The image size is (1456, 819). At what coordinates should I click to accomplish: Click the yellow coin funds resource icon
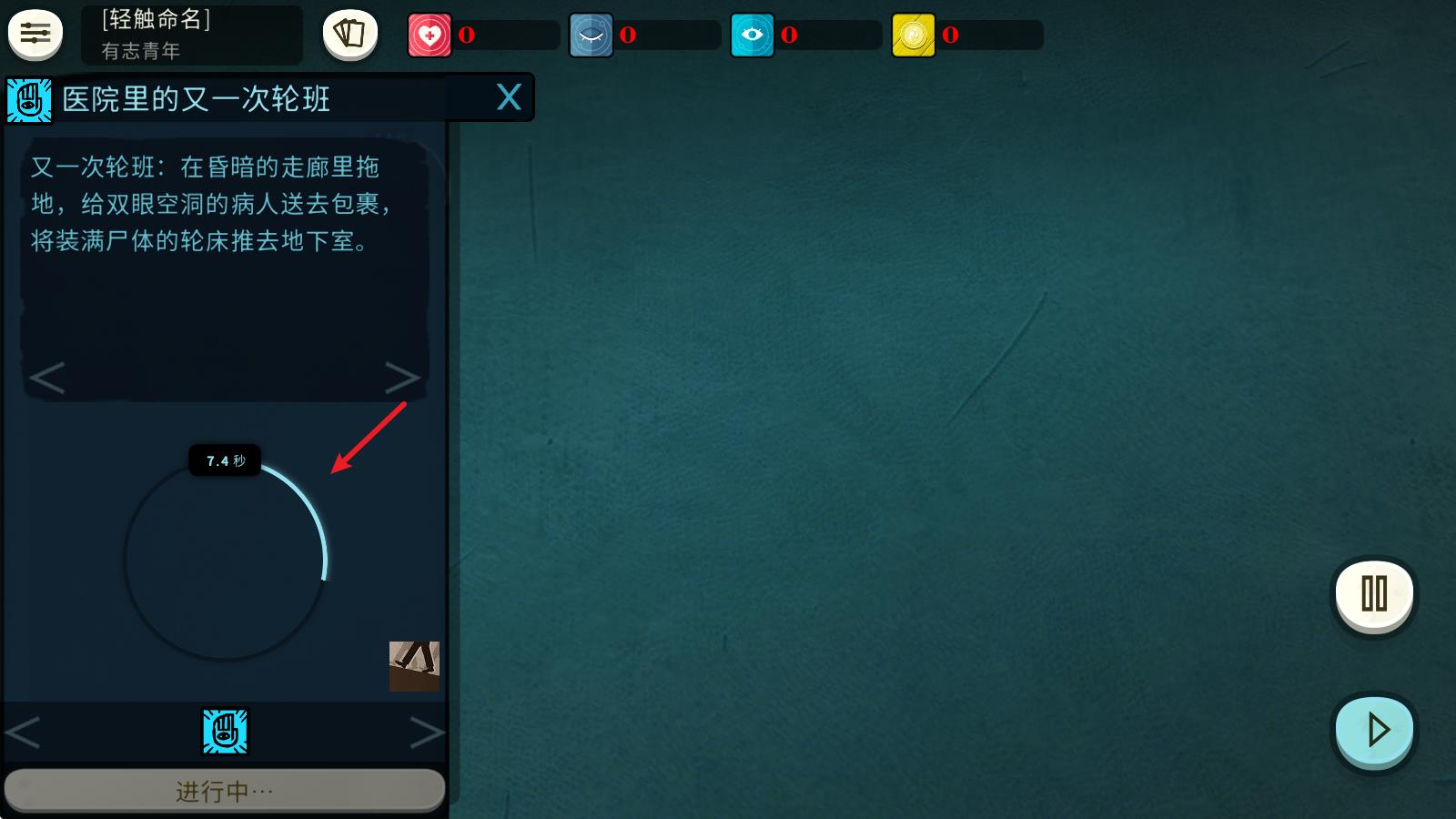point(913,34)
